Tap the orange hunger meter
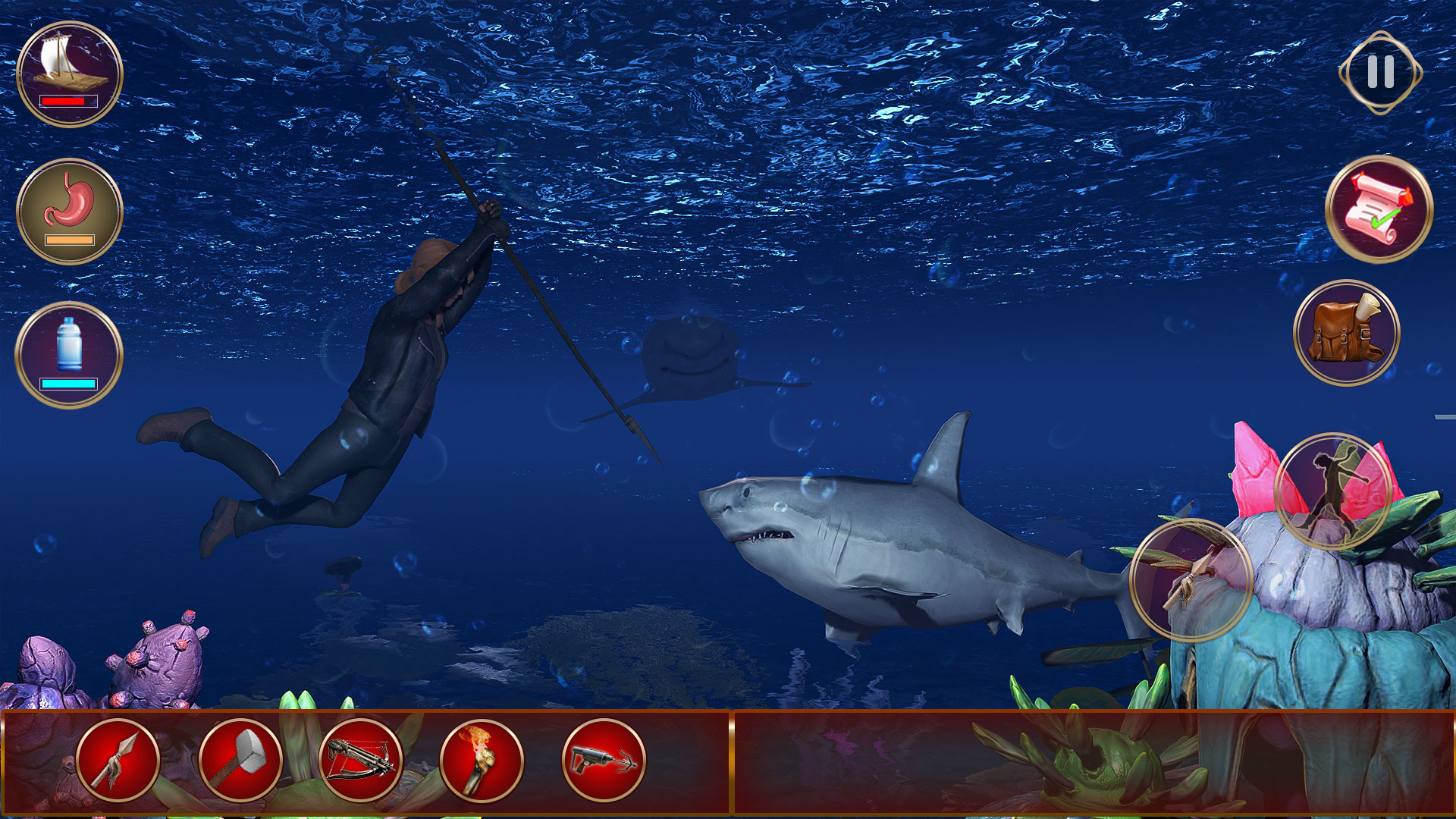Screen dimensions: 1456x819 (x=71, y=241)
